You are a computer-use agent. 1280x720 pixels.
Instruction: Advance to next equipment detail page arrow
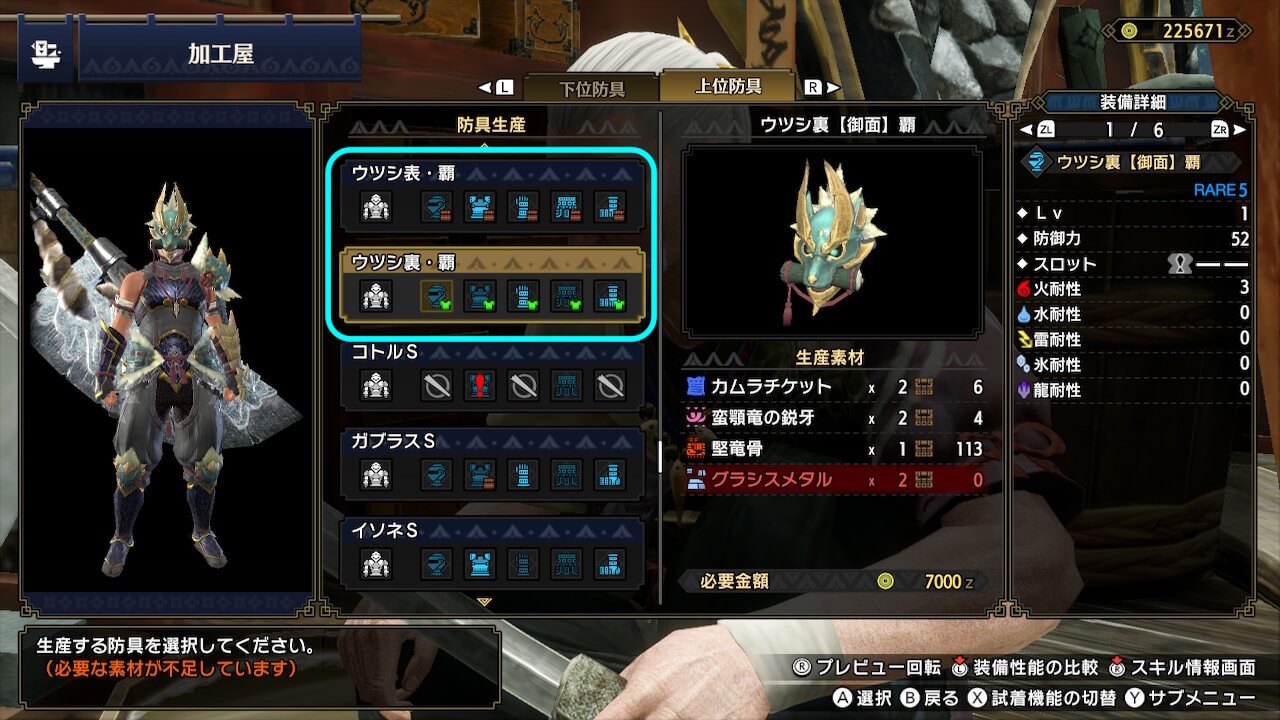(1240, 130)
